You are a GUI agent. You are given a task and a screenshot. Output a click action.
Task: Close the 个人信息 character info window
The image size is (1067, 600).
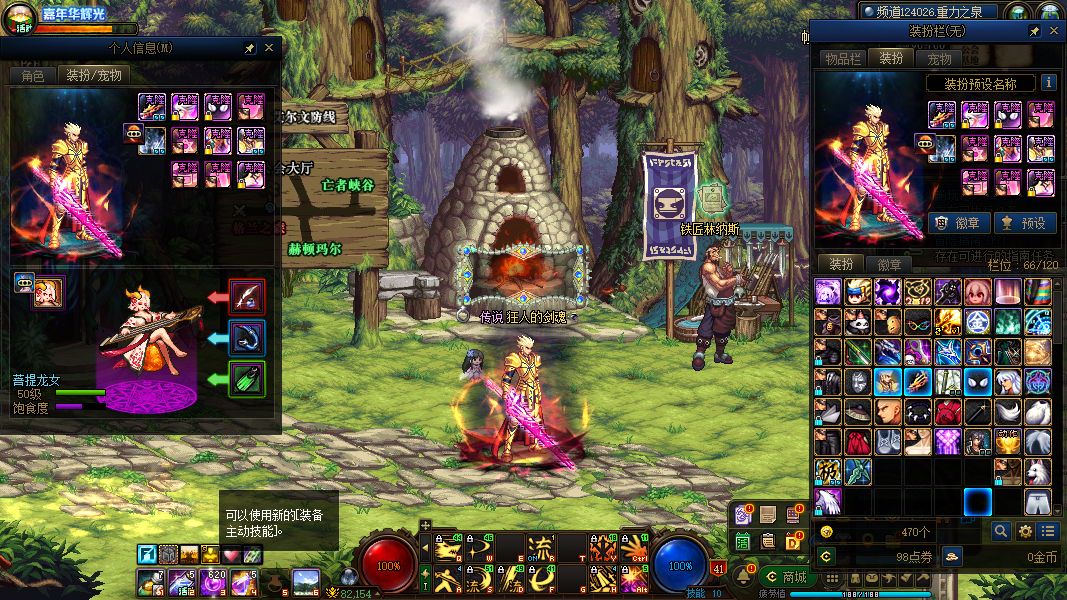(269, 48)
